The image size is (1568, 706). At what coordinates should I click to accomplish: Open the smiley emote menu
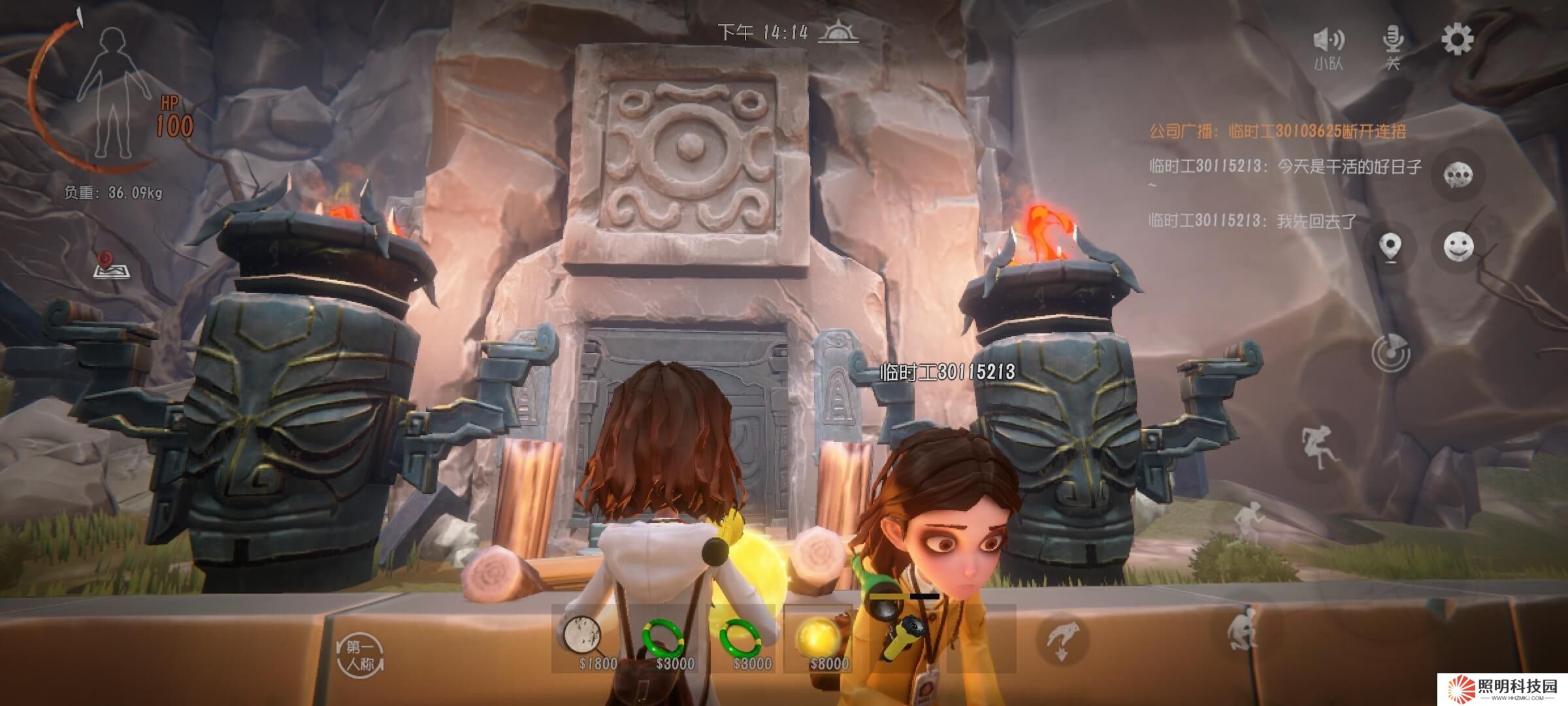click(x=1458, y=247)
